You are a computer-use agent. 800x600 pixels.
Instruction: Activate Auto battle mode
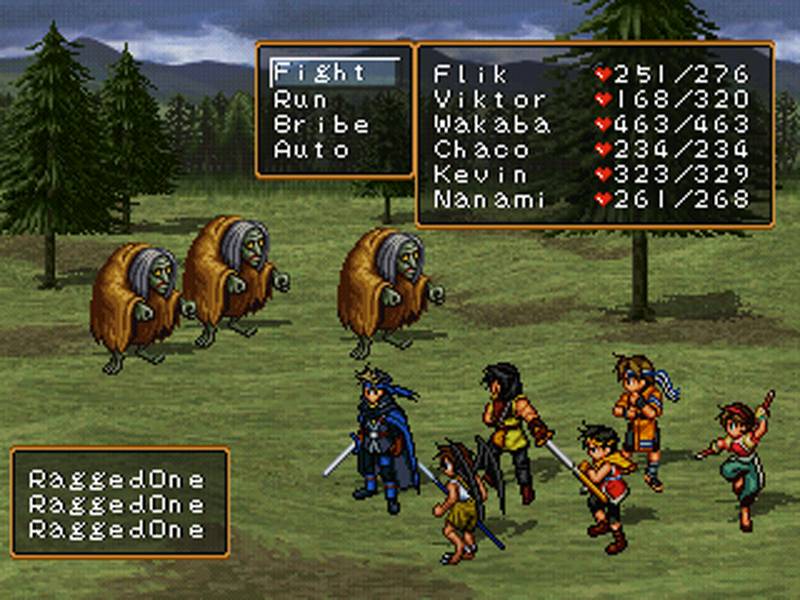[311, 150]
